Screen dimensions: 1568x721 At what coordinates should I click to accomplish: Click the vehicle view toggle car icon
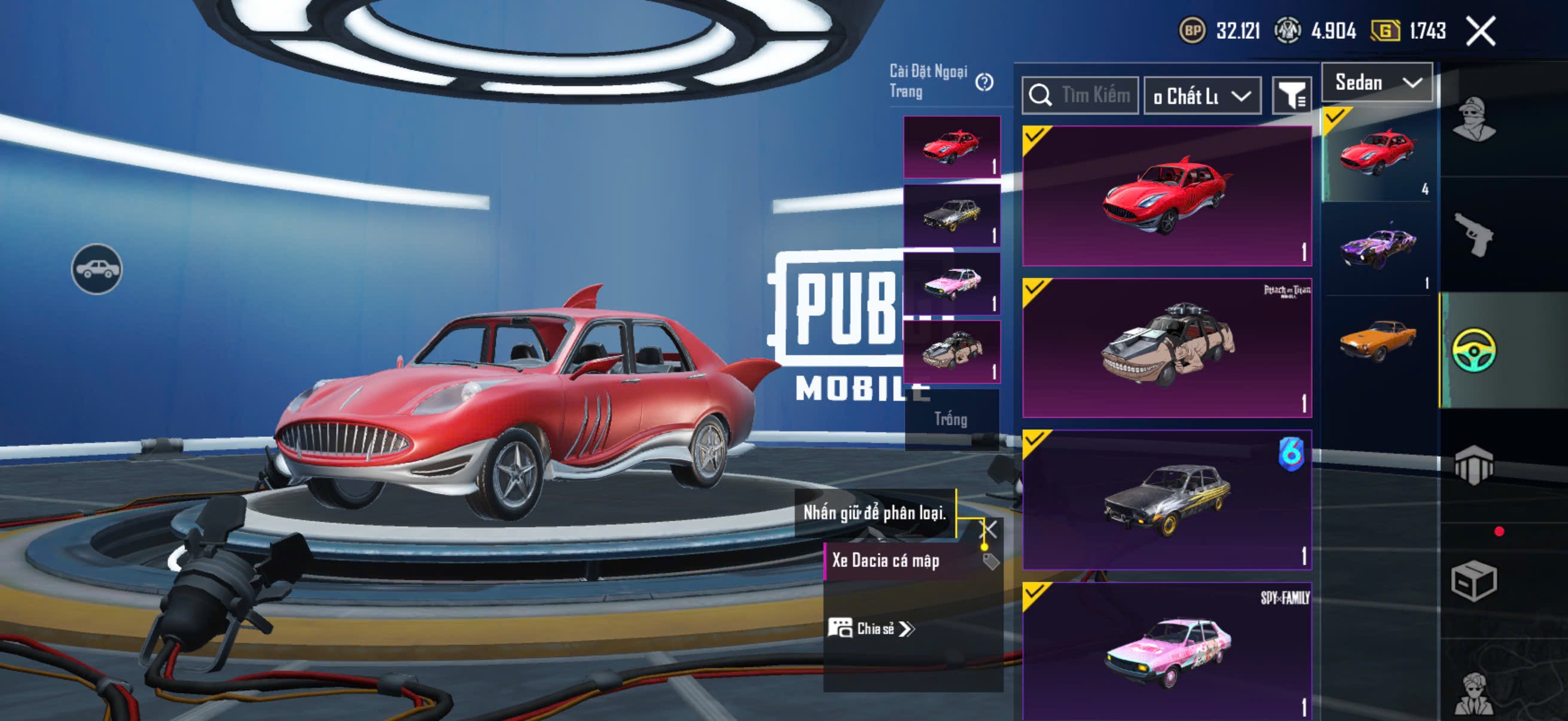pyautogui.click(x=97, y=269)
